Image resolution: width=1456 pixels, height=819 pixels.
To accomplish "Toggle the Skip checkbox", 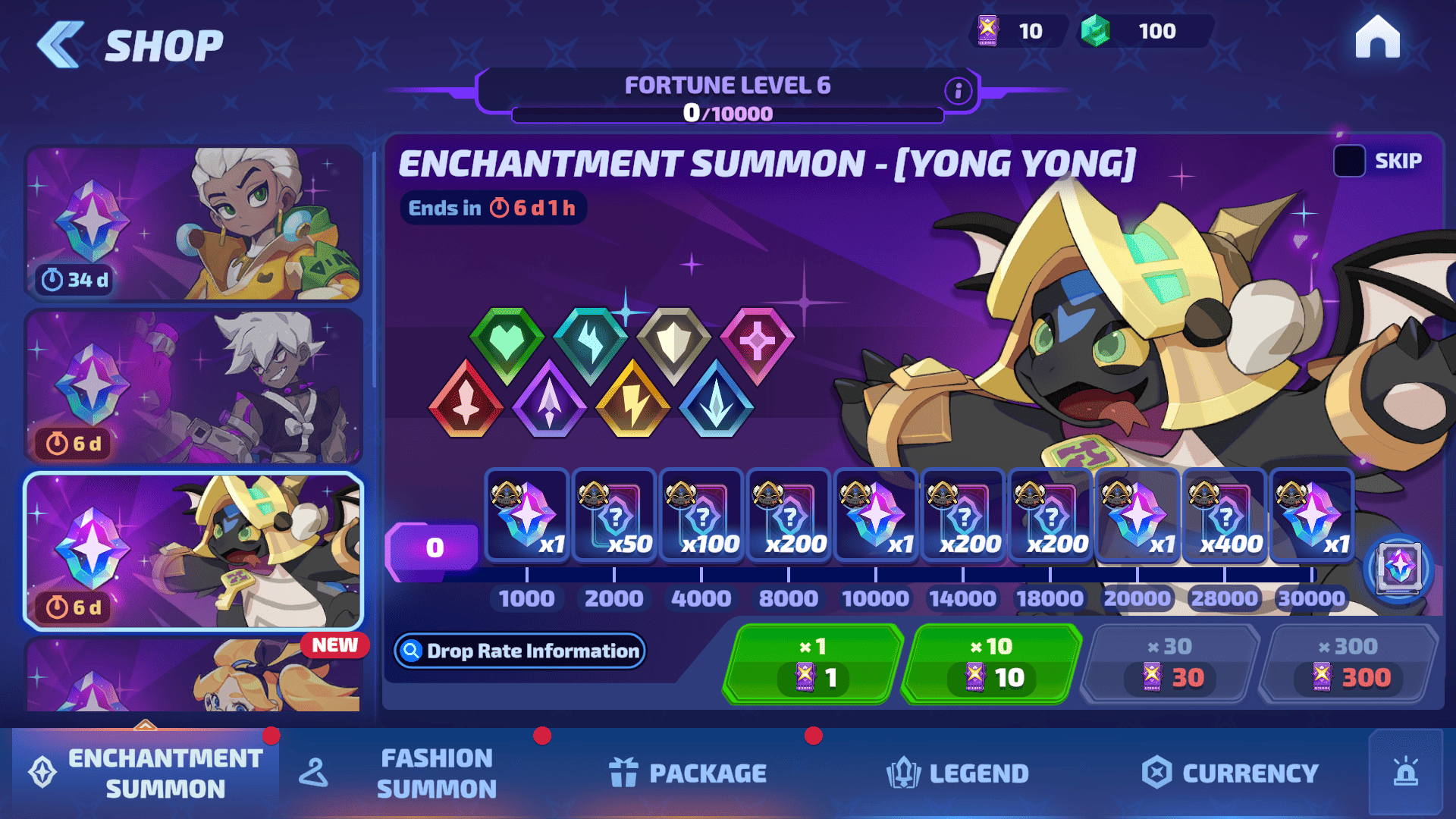I will (1349, 161).
